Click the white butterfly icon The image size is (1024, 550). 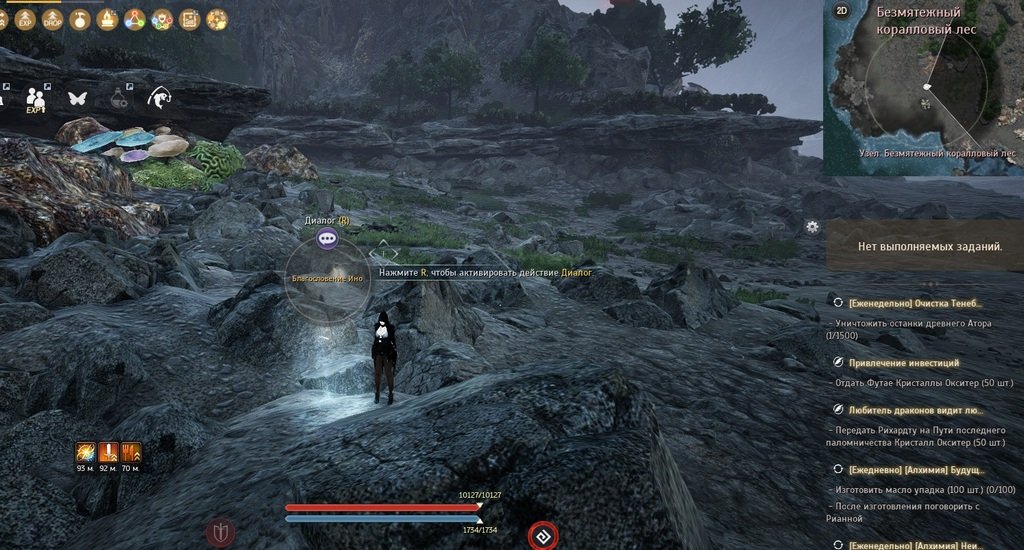point(77,98)
